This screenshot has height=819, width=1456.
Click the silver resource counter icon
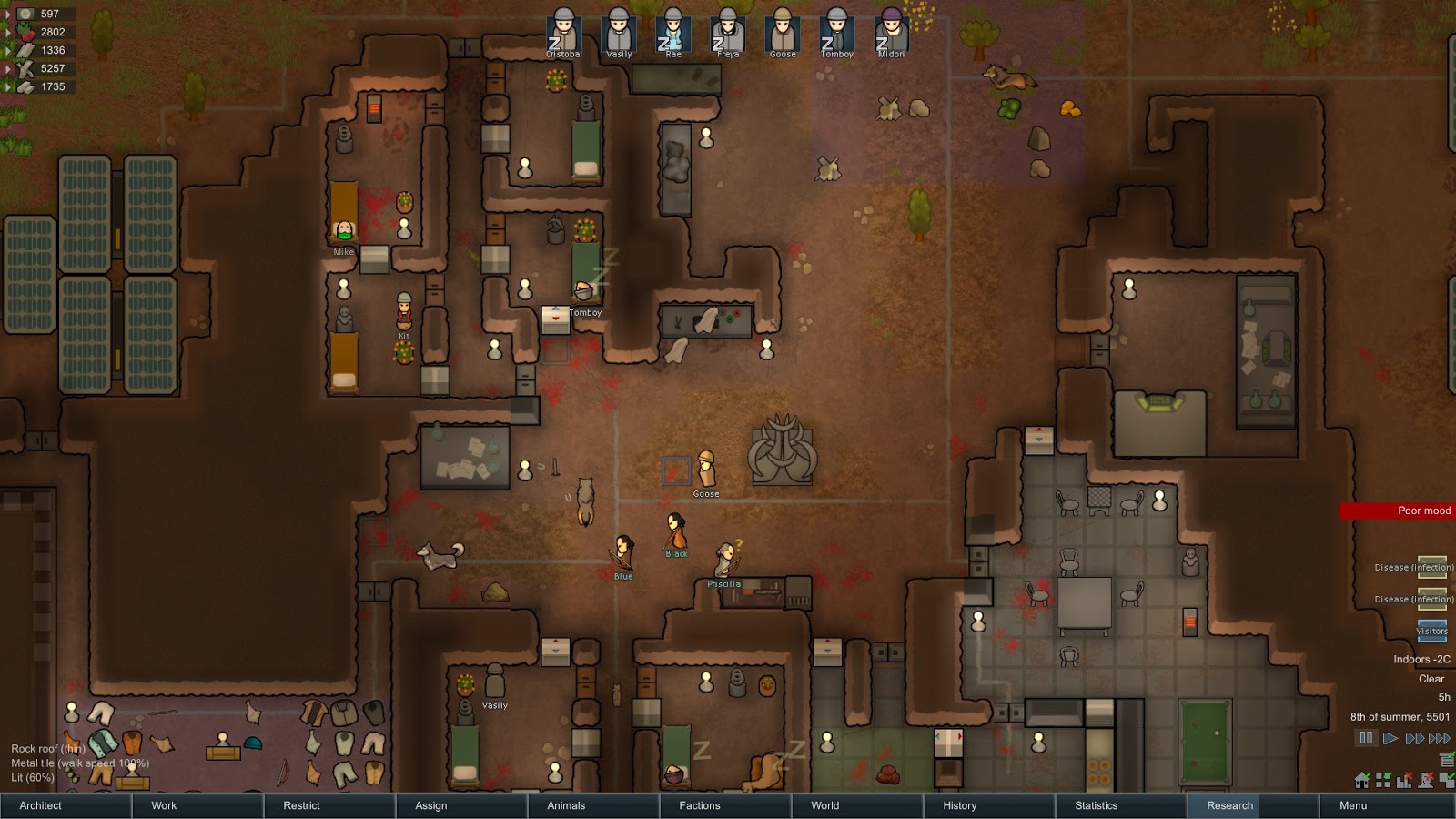pos(25,15)
